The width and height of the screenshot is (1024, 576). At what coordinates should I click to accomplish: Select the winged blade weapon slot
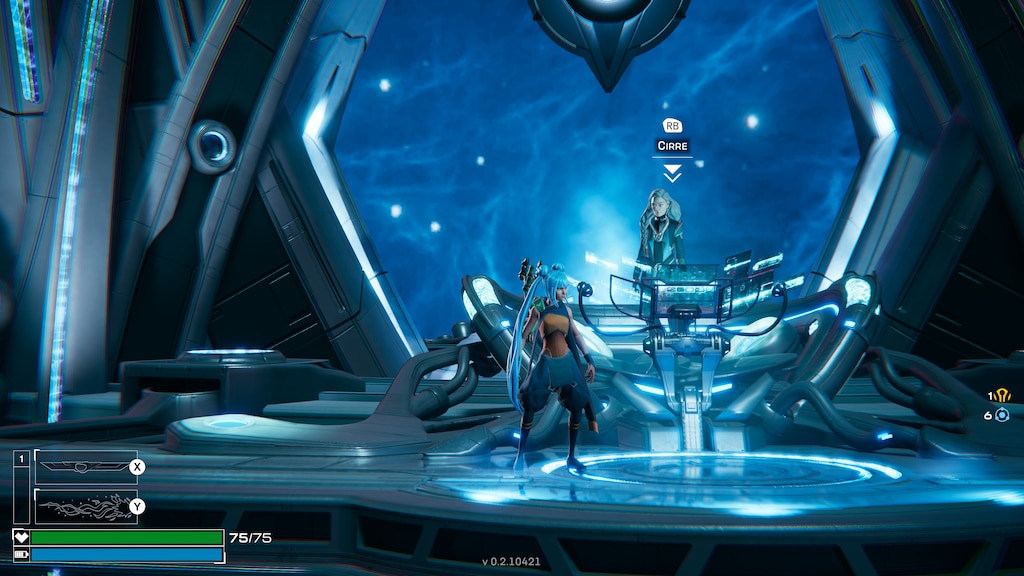86,467
